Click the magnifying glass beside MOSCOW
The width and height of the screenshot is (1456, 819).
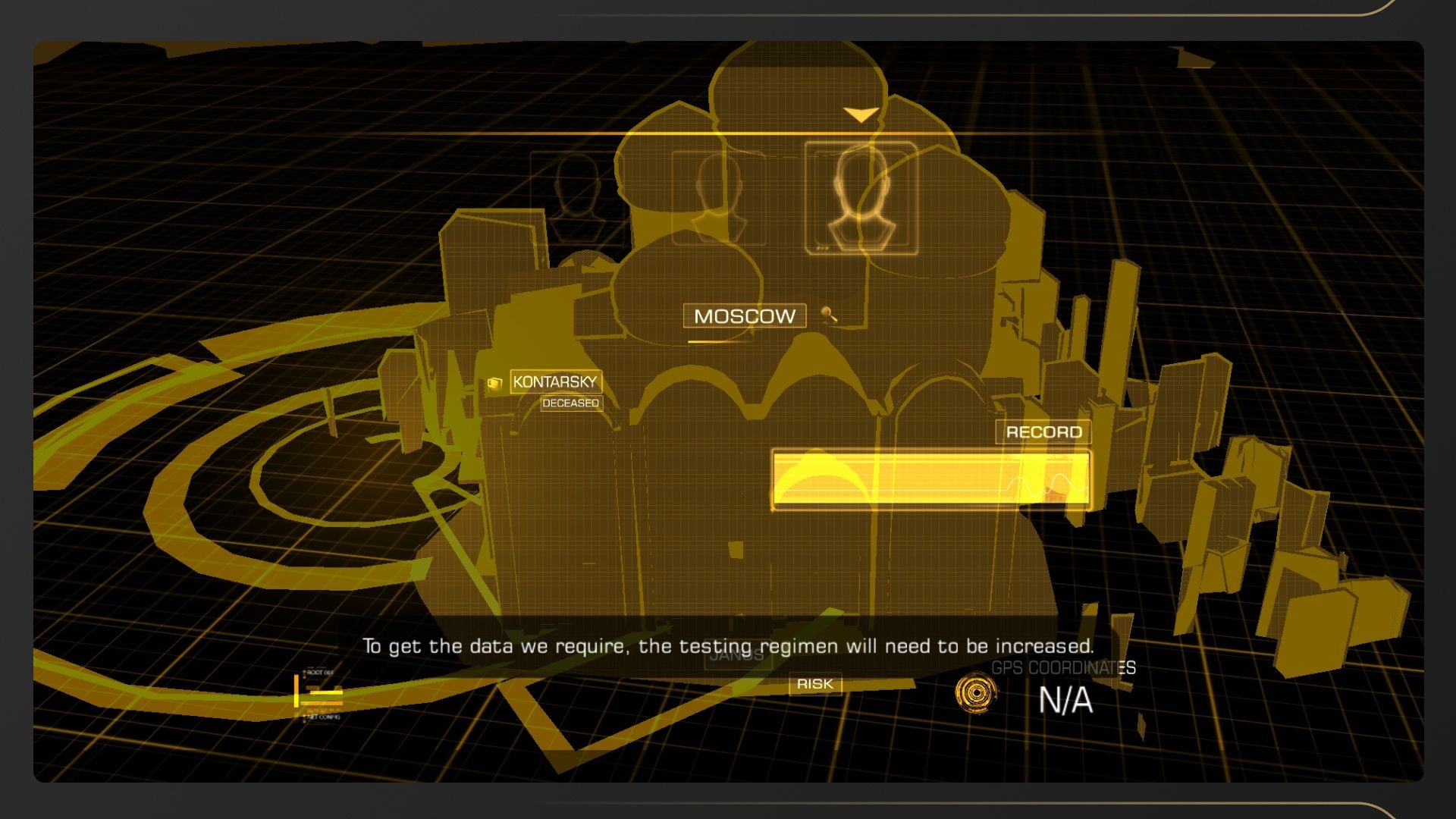[829, 314]
